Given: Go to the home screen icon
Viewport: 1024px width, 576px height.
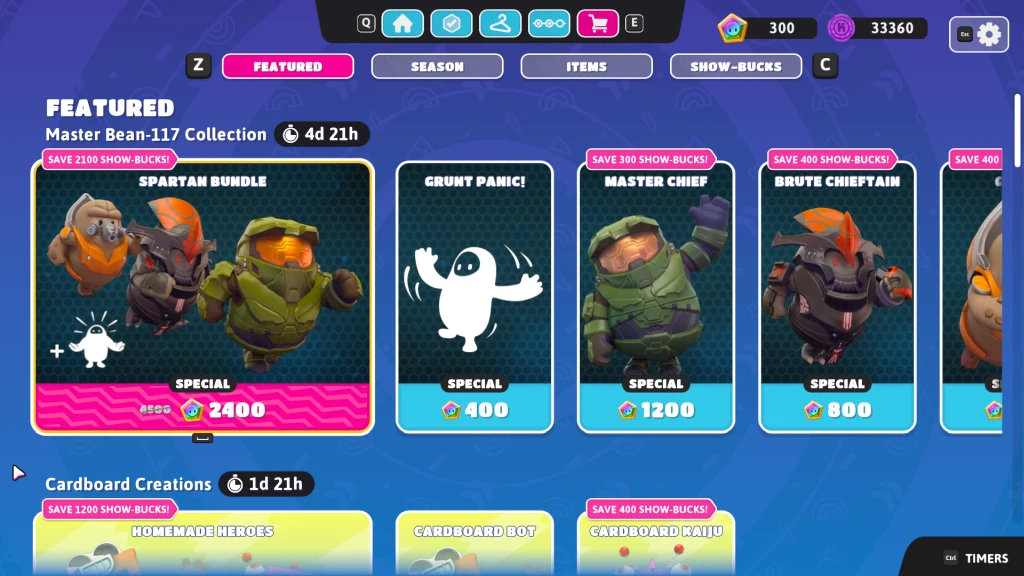Looking at the screenshot, I should pos(402,23).
